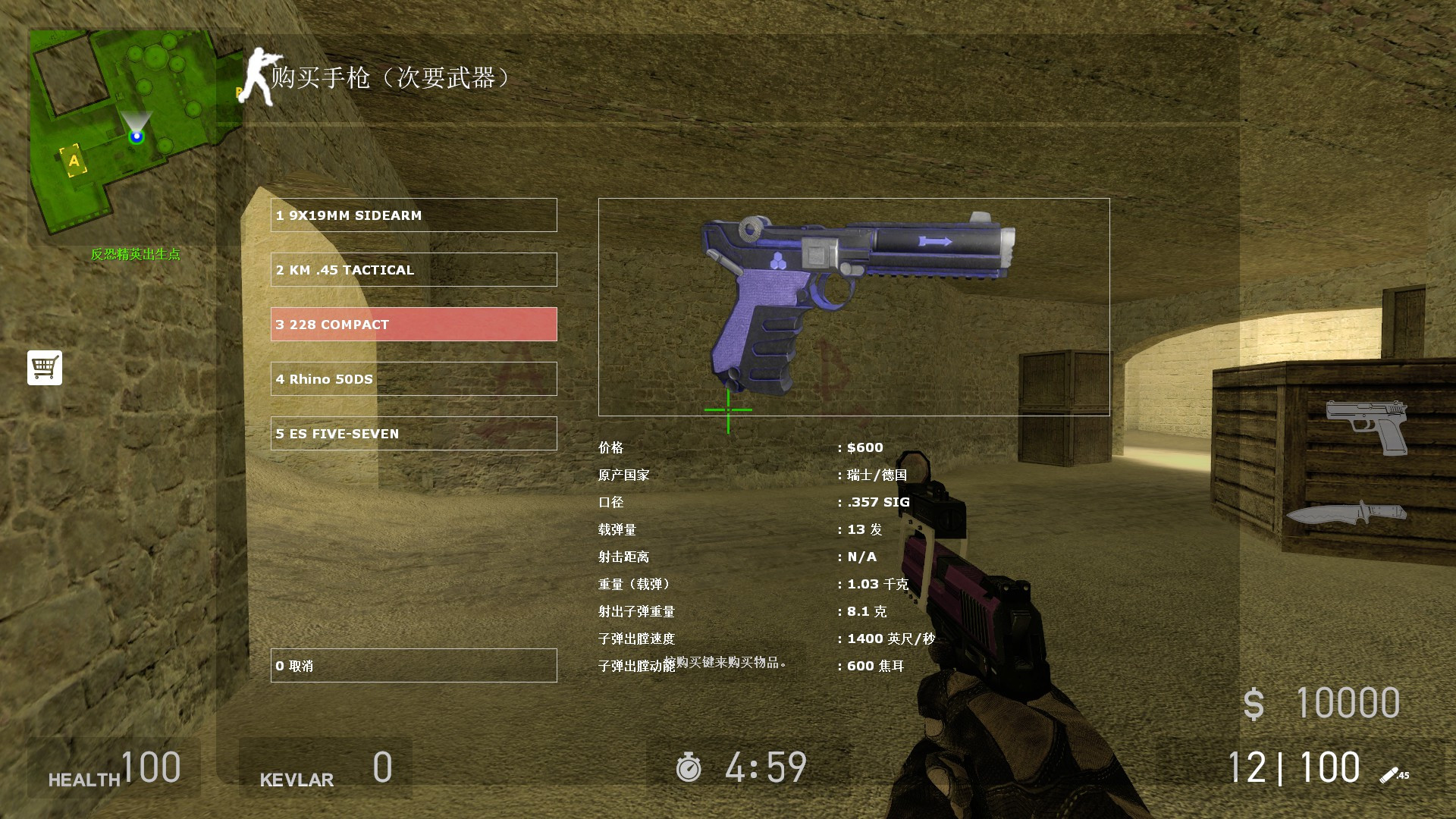Buy the highlighted 228 COMPACT pistol

pos(413,324)
